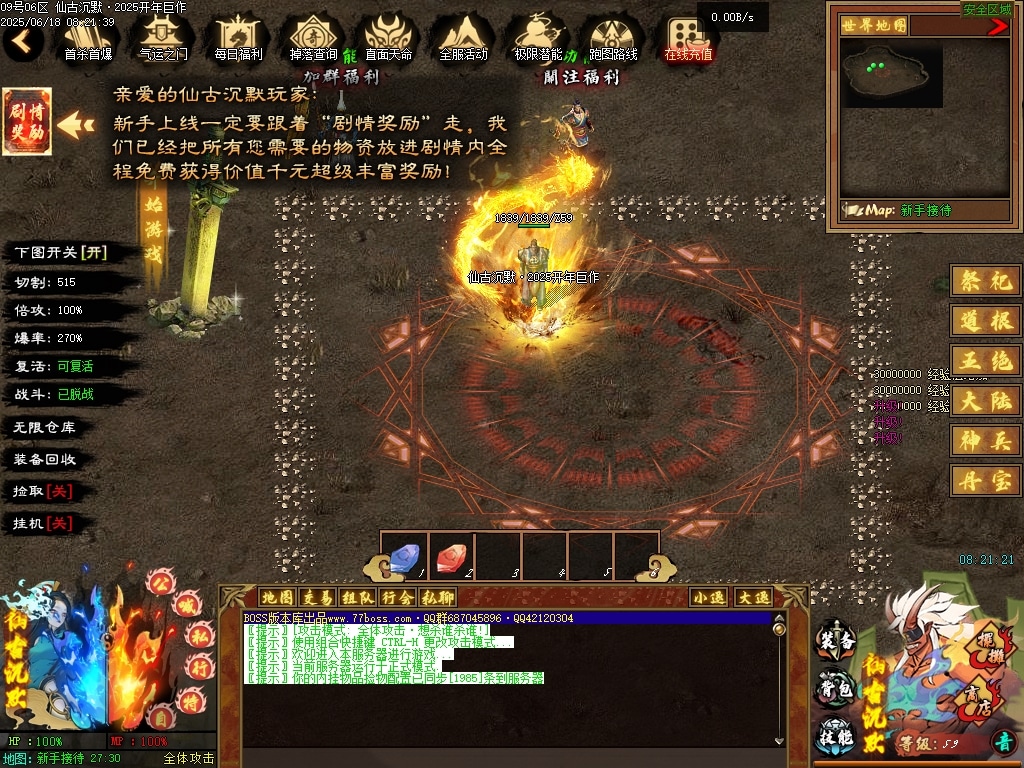Open the 背包 bag
Viewport: 1024px width, 768px height.
(x=836, y=687)
